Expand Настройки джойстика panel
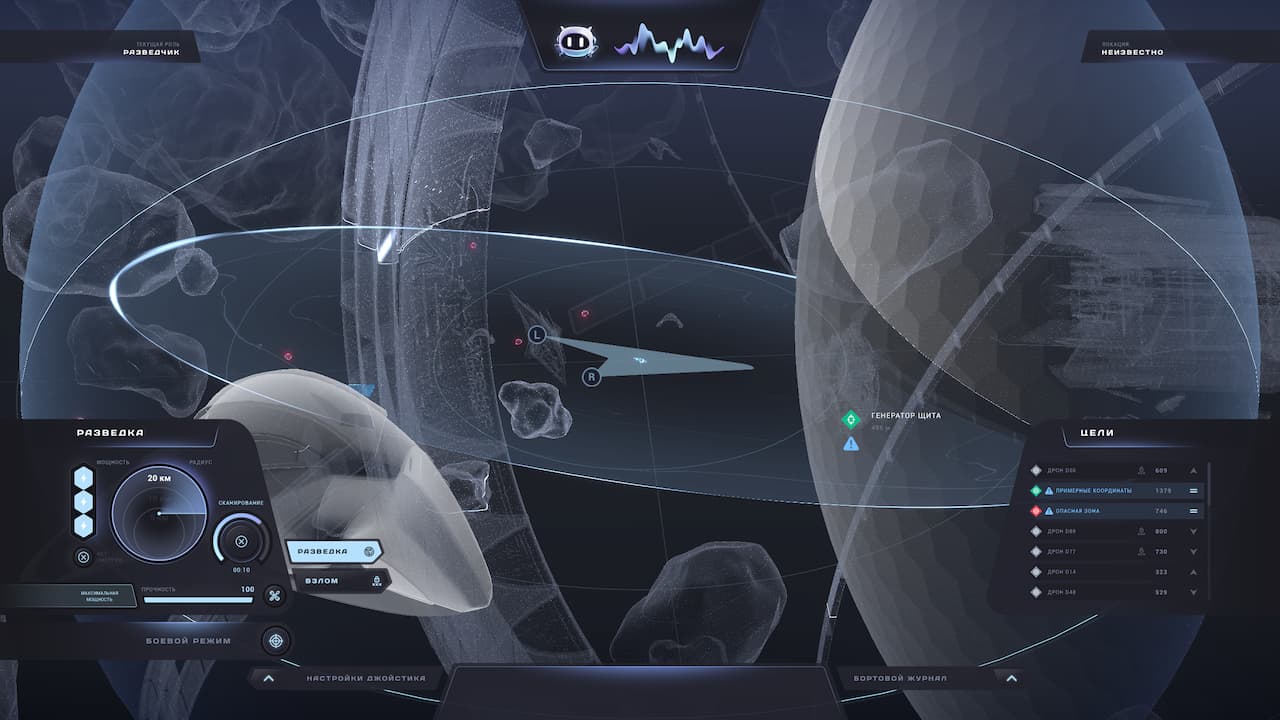The height and width of the screenshot is (720, 1280). pos(268,678)
